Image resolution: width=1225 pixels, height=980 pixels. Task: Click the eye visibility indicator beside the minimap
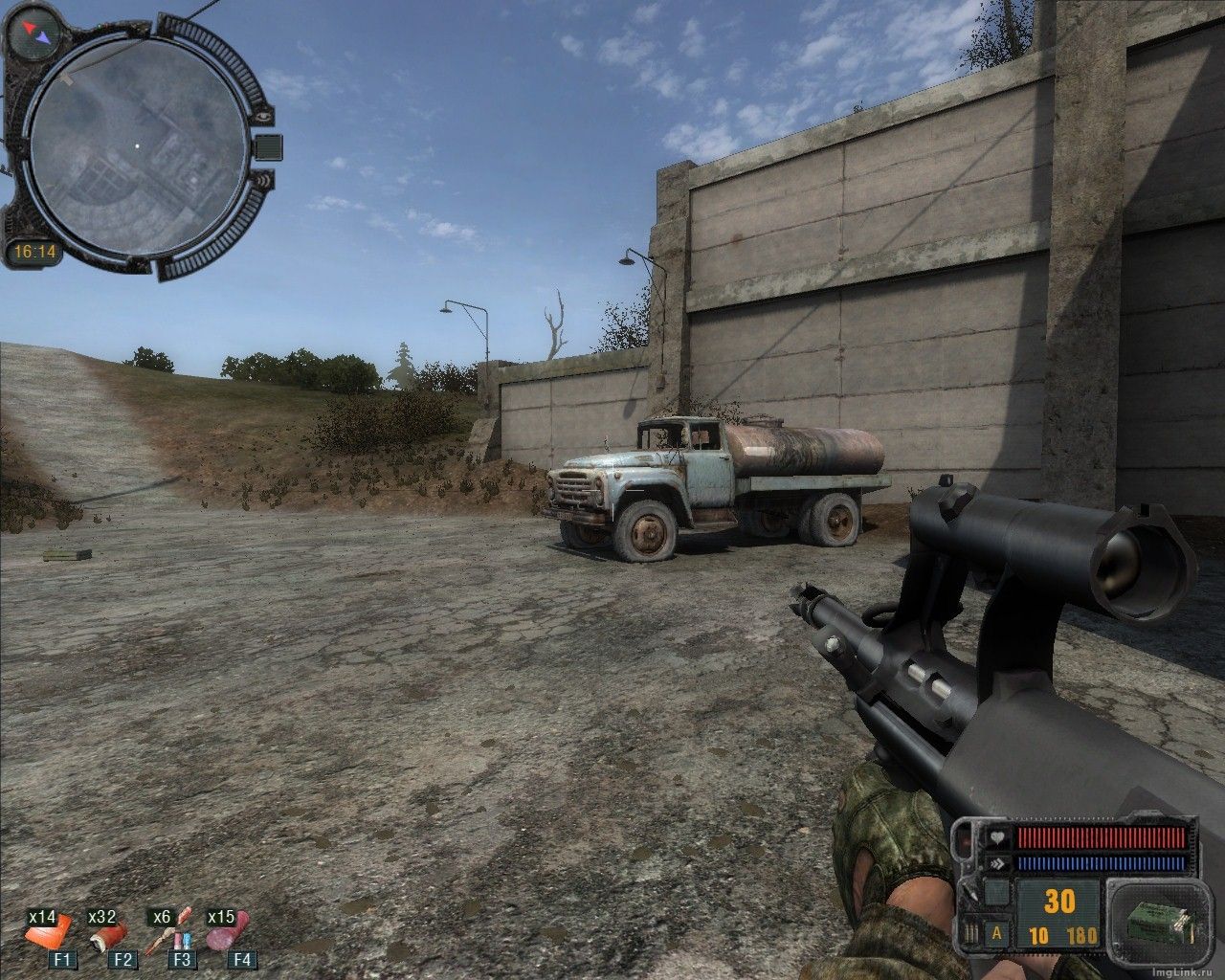(x=265, y=116)
